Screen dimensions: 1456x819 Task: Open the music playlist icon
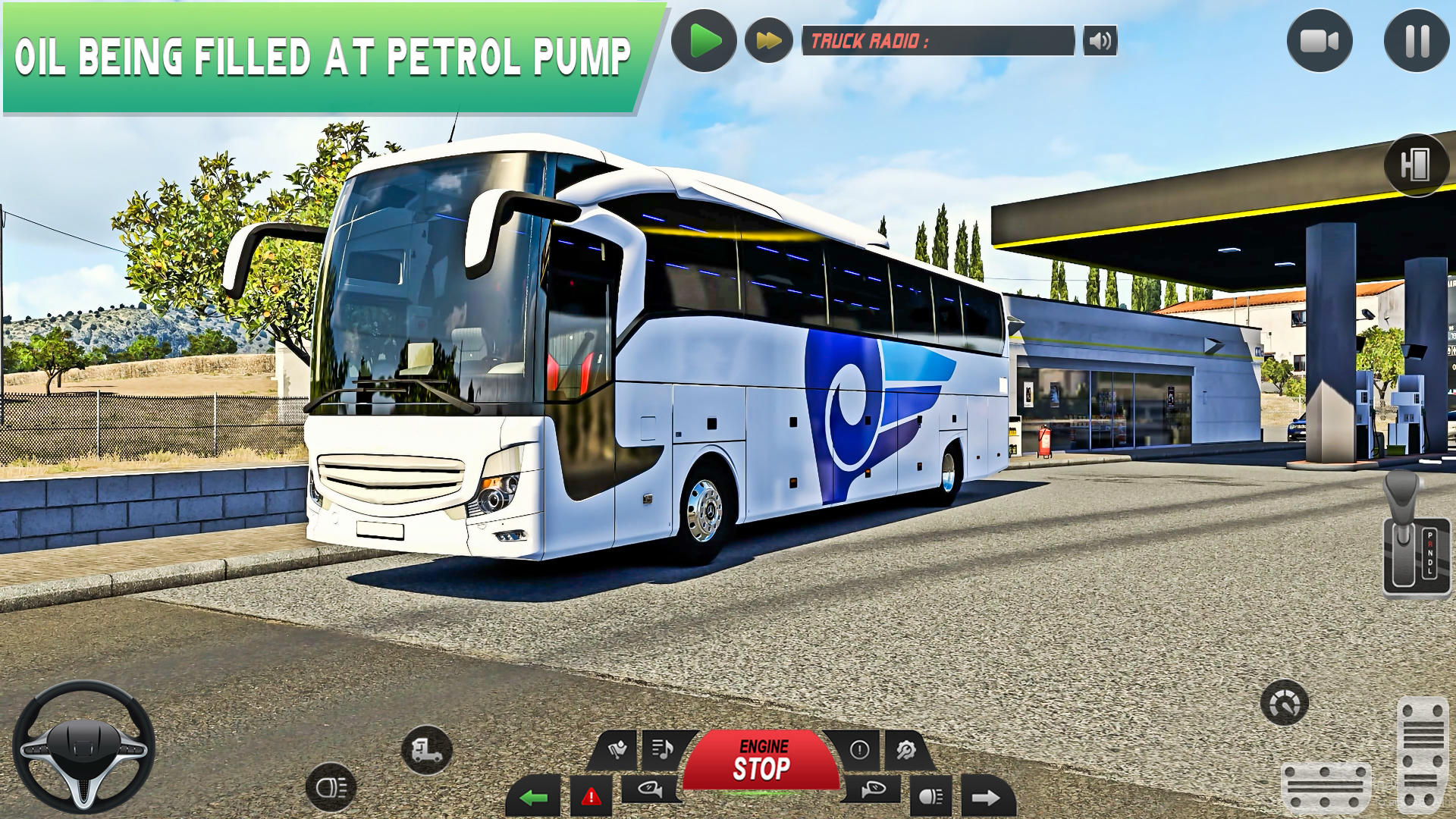[x=663, y=750]
